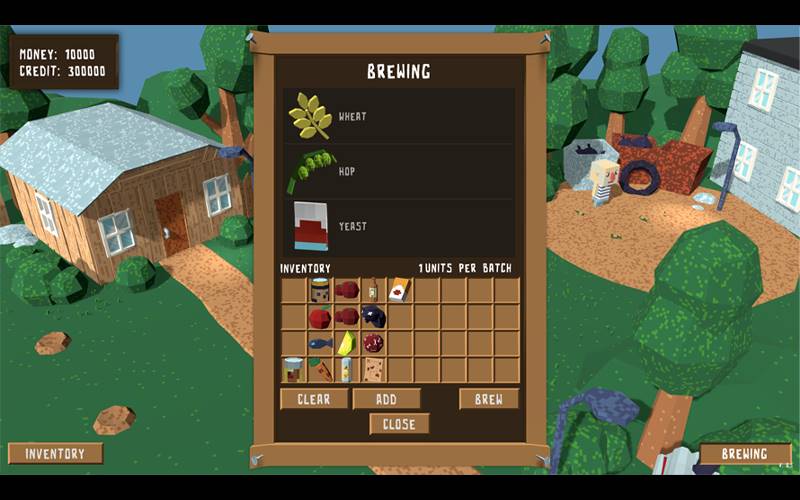Select the round dark red speckled item

(373, 343)
